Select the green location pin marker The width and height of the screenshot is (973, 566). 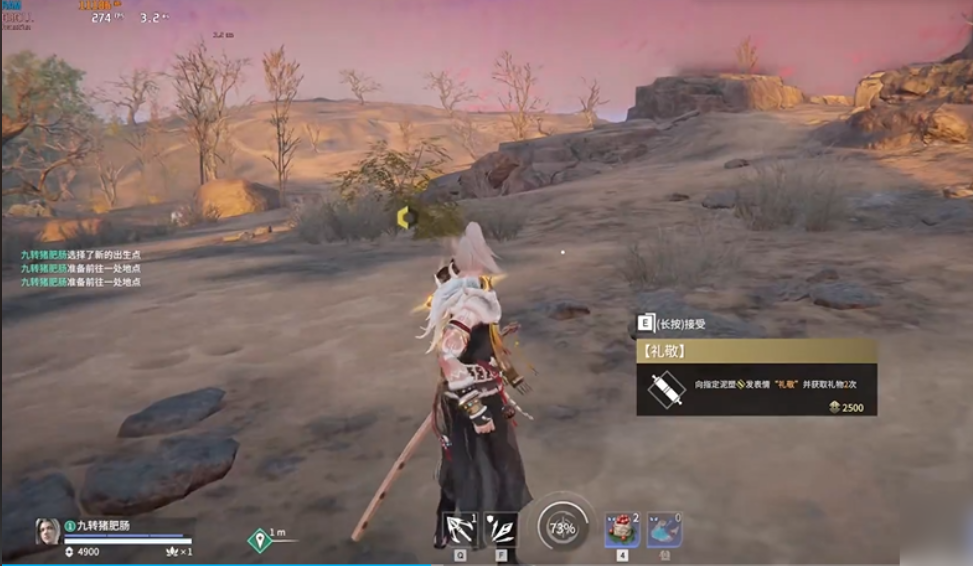260,541
